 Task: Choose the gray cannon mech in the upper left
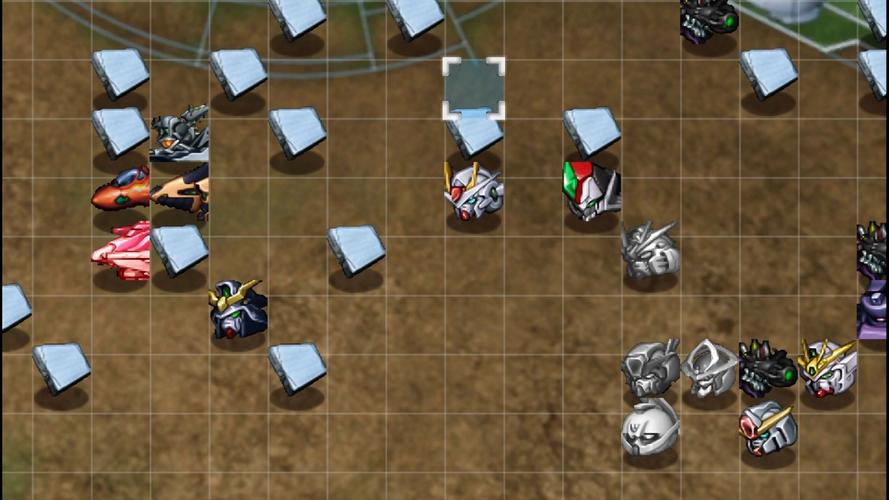tap(179, 133)
